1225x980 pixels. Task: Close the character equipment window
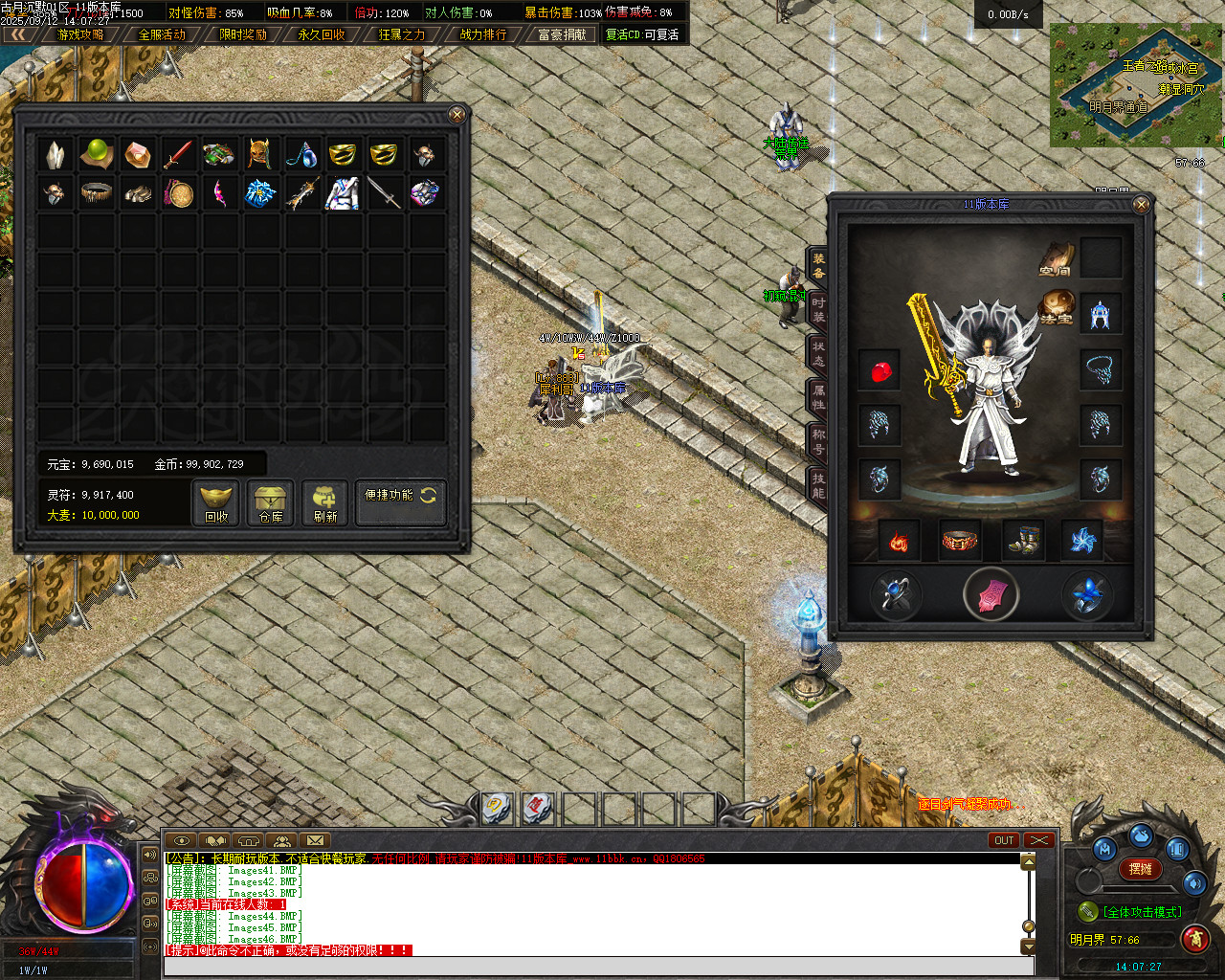pos(1141,205)
